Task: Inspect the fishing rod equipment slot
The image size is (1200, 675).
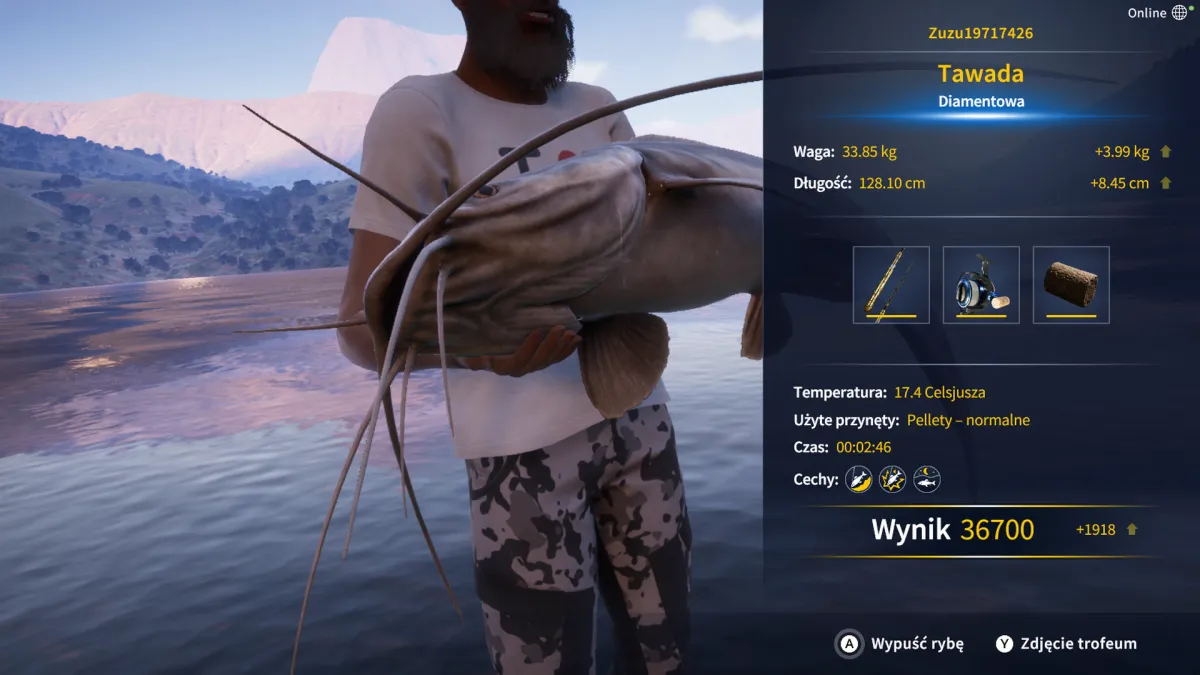Action: pos(891,285)
